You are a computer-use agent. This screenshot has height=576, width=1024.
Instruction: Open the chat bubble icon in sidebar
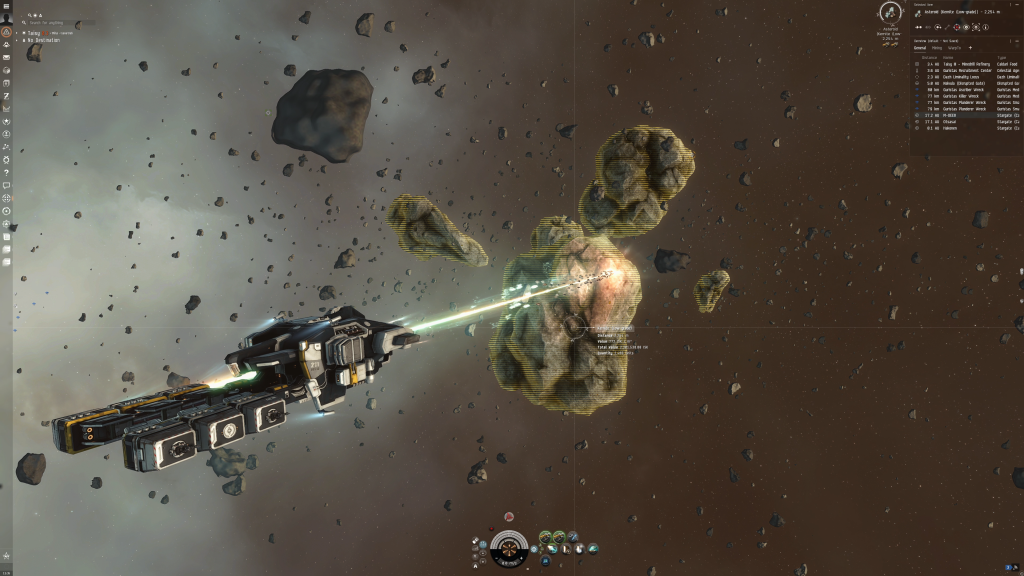[x=7, y=185]
